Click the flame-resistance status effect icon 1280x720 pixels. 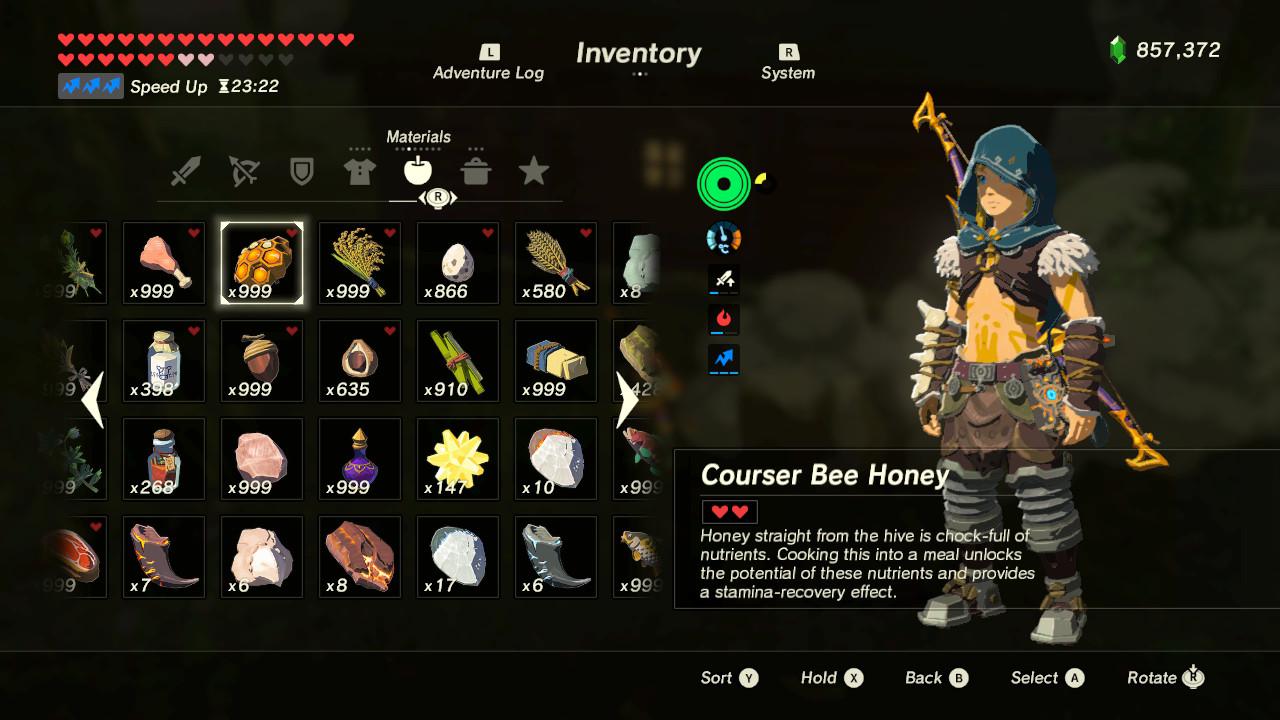723,320
